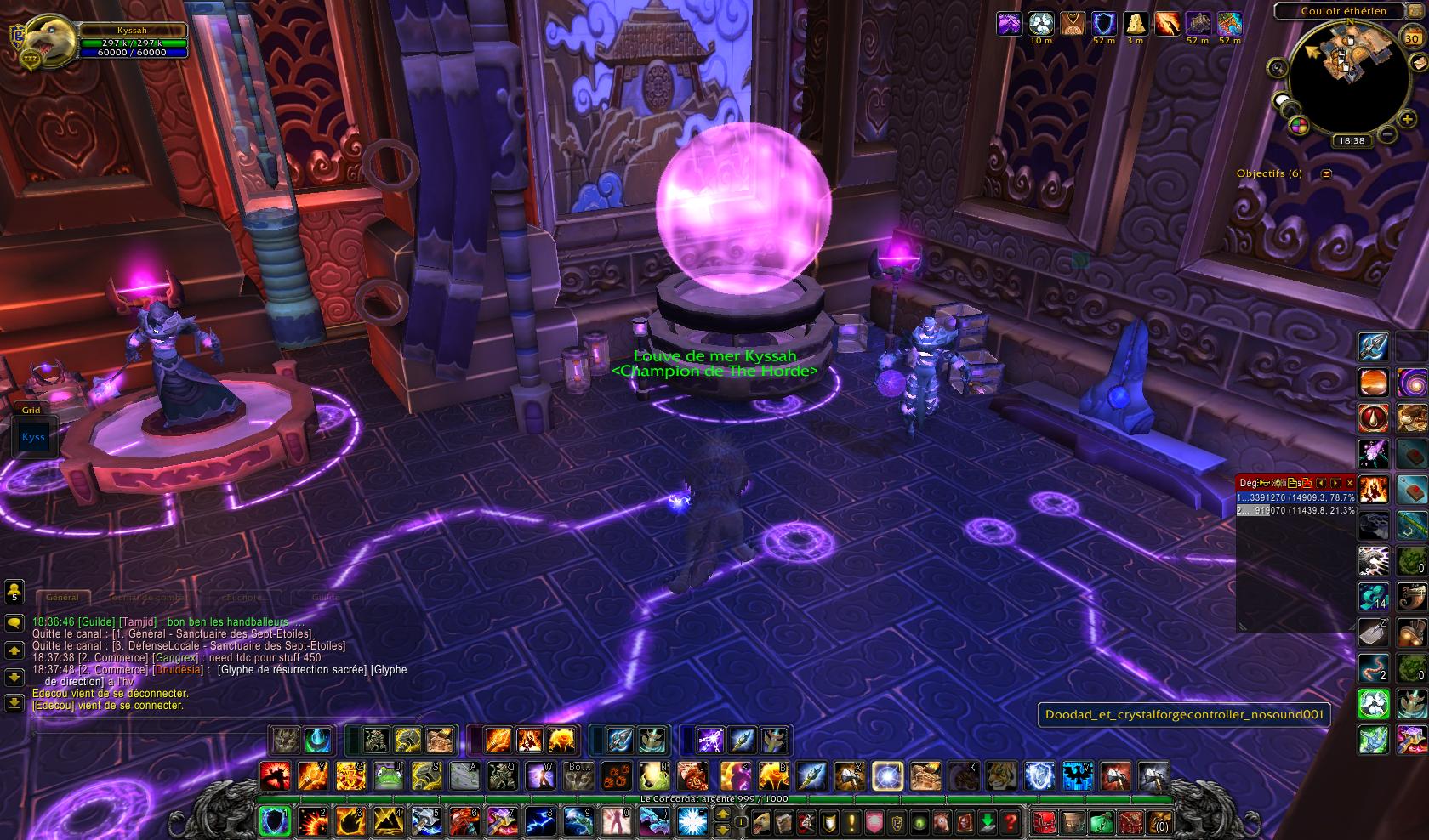Close the damage meter window

(x=1349, y=483)
